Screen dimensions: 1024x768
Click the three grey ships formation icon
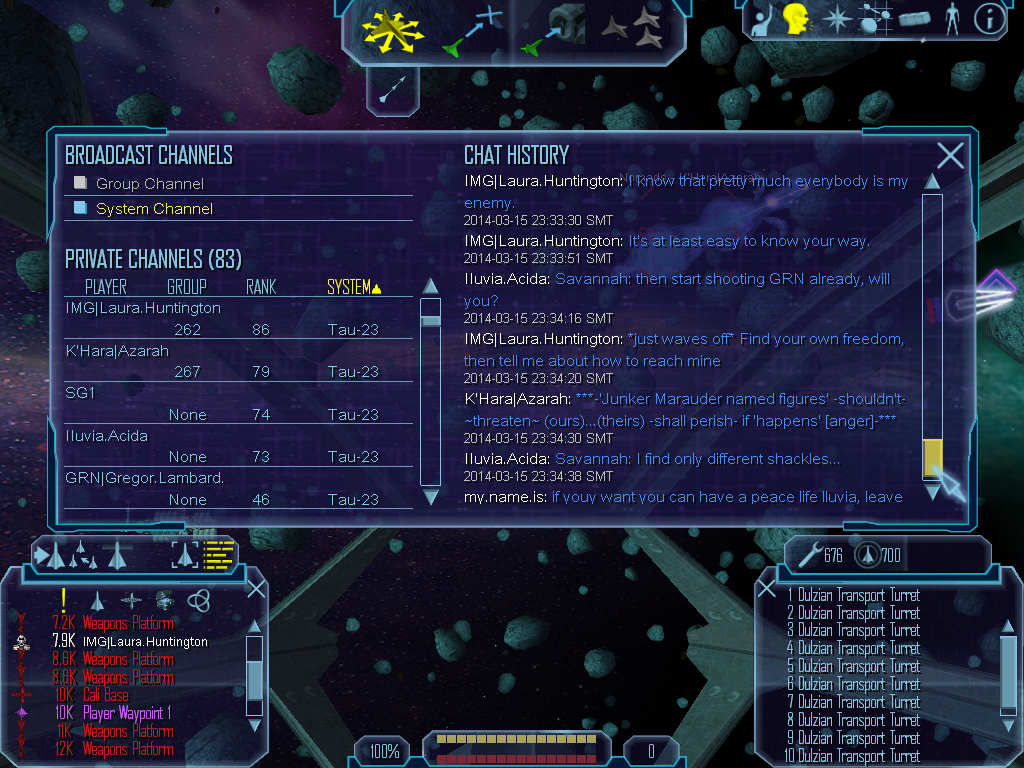(x=632, y=29)
